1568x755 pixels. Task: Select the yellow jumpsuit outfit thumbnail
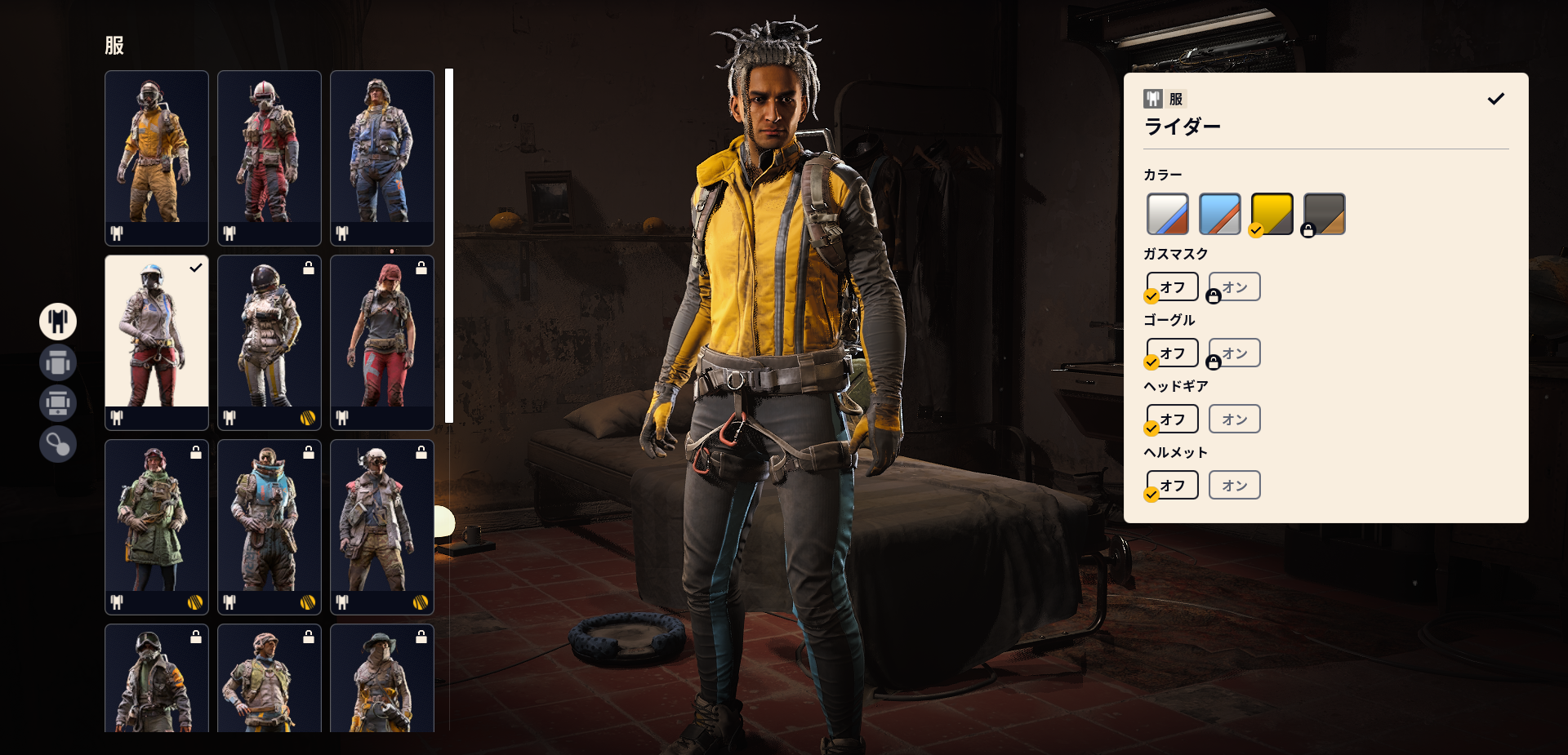coord(156,158)
